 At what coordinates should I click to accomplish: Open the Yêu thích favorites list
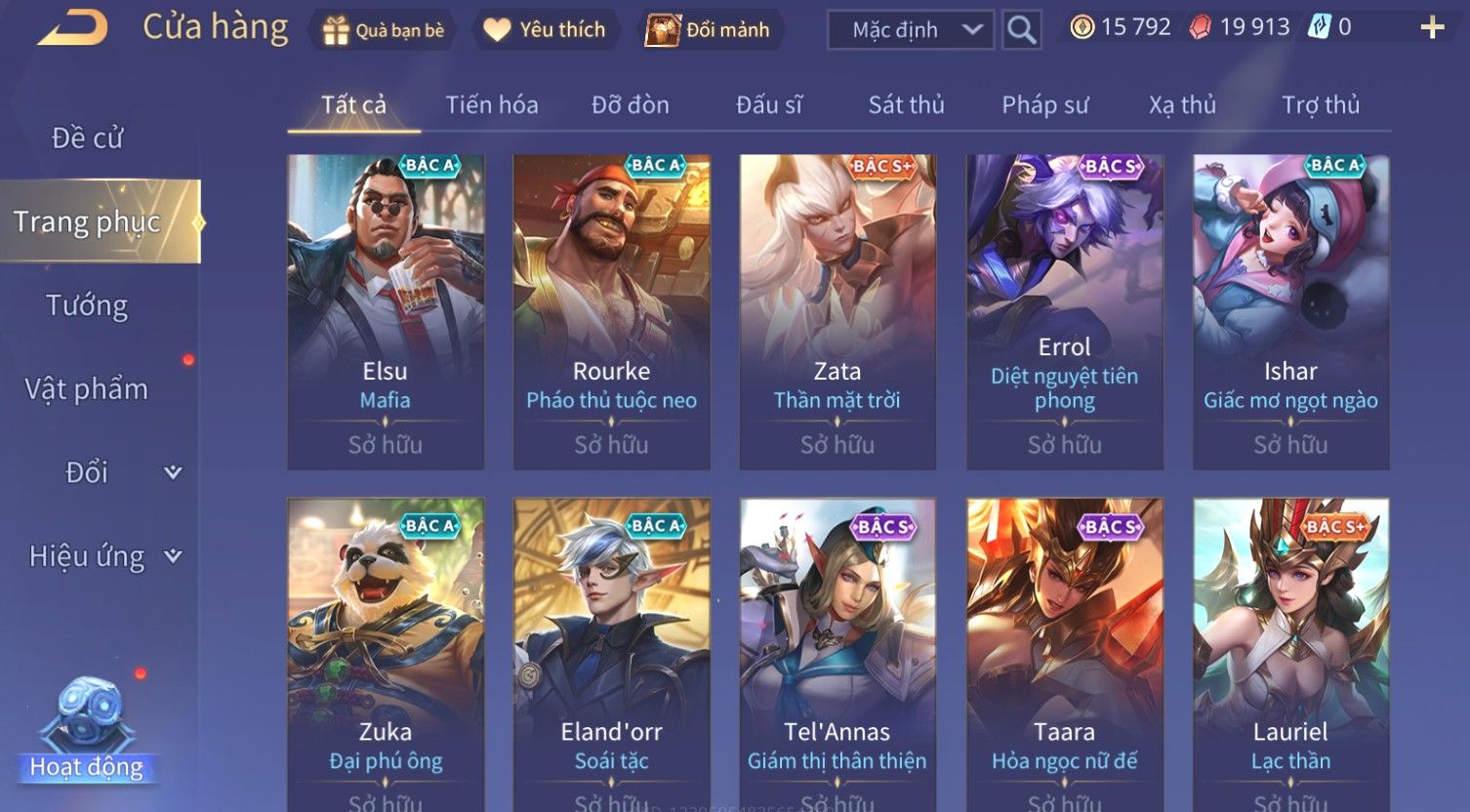(x=545, y=30)
